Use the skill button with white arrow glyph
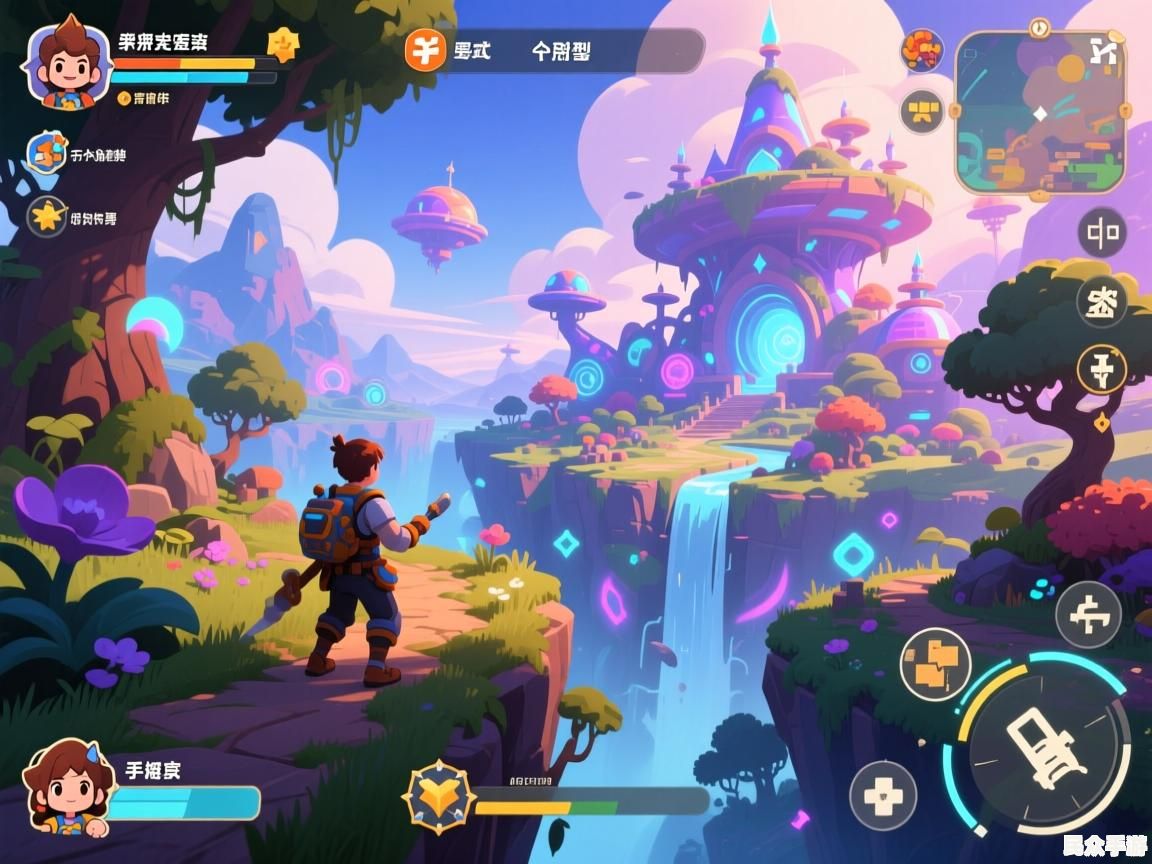 click(1088, 614)
